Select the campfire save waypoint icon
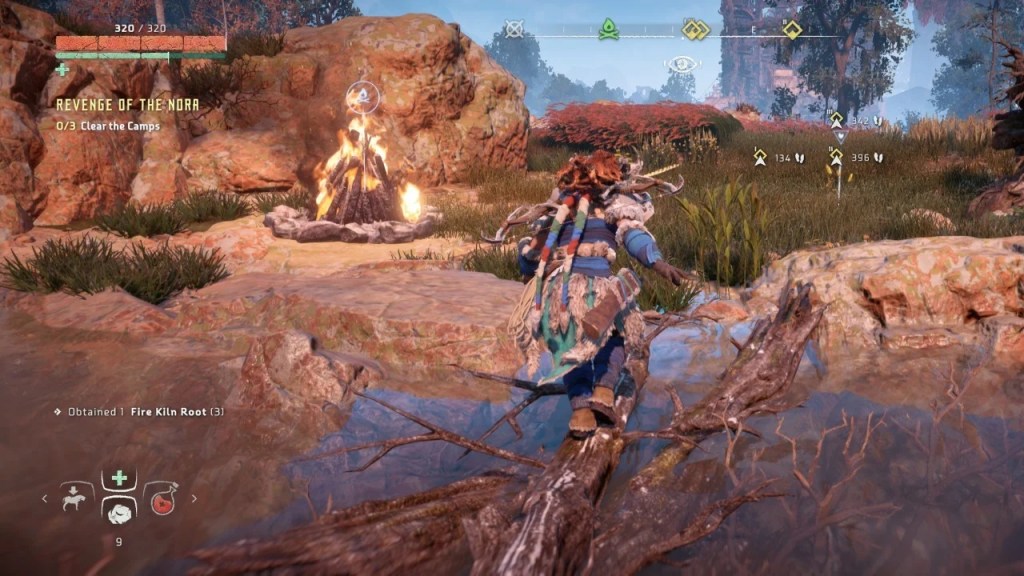The height and width of the screenshot is (576, 1024). [x=363, y=97]
